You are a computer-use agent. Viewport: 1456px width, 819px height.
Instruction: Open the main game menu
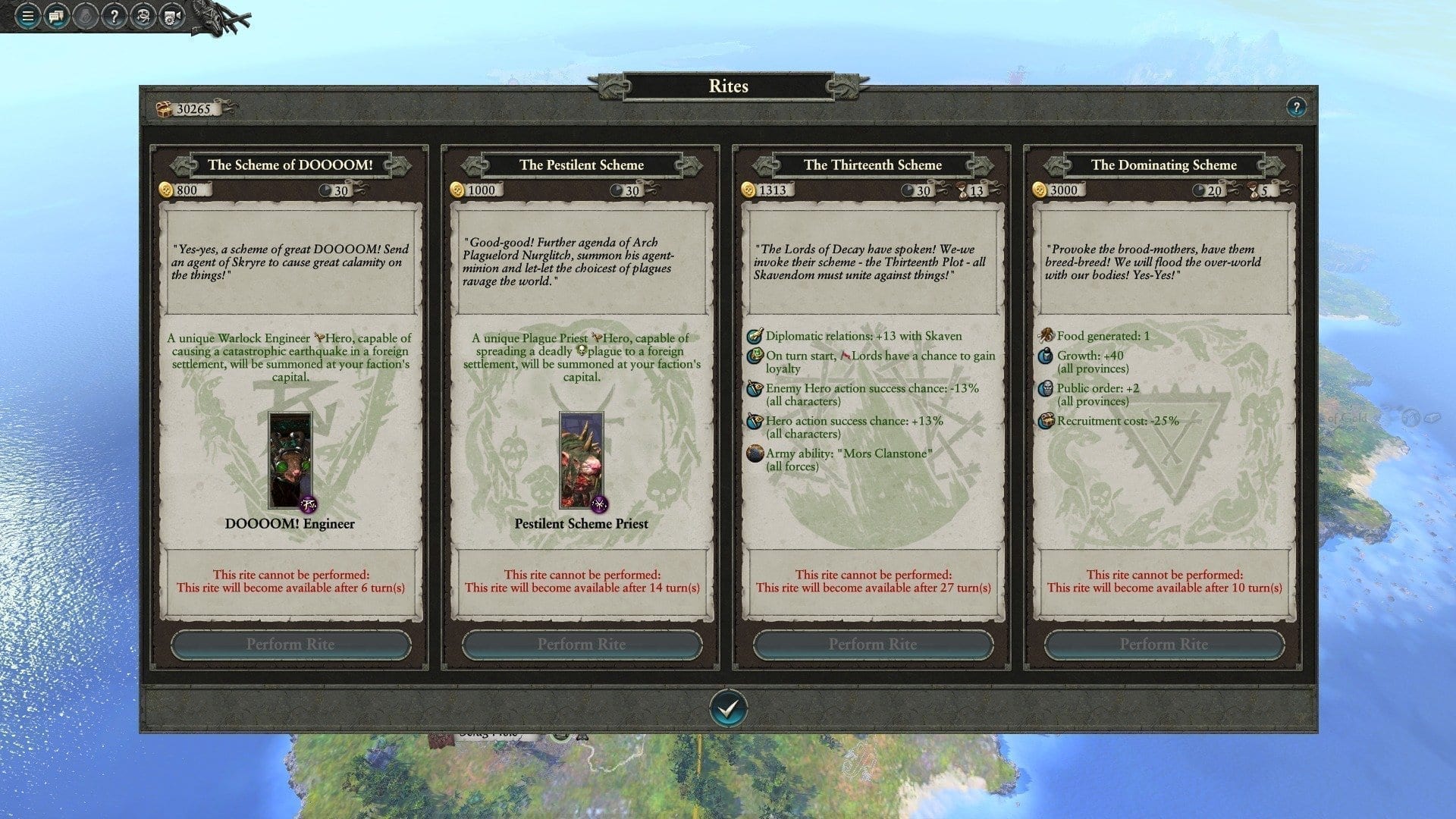click(27, 16)
